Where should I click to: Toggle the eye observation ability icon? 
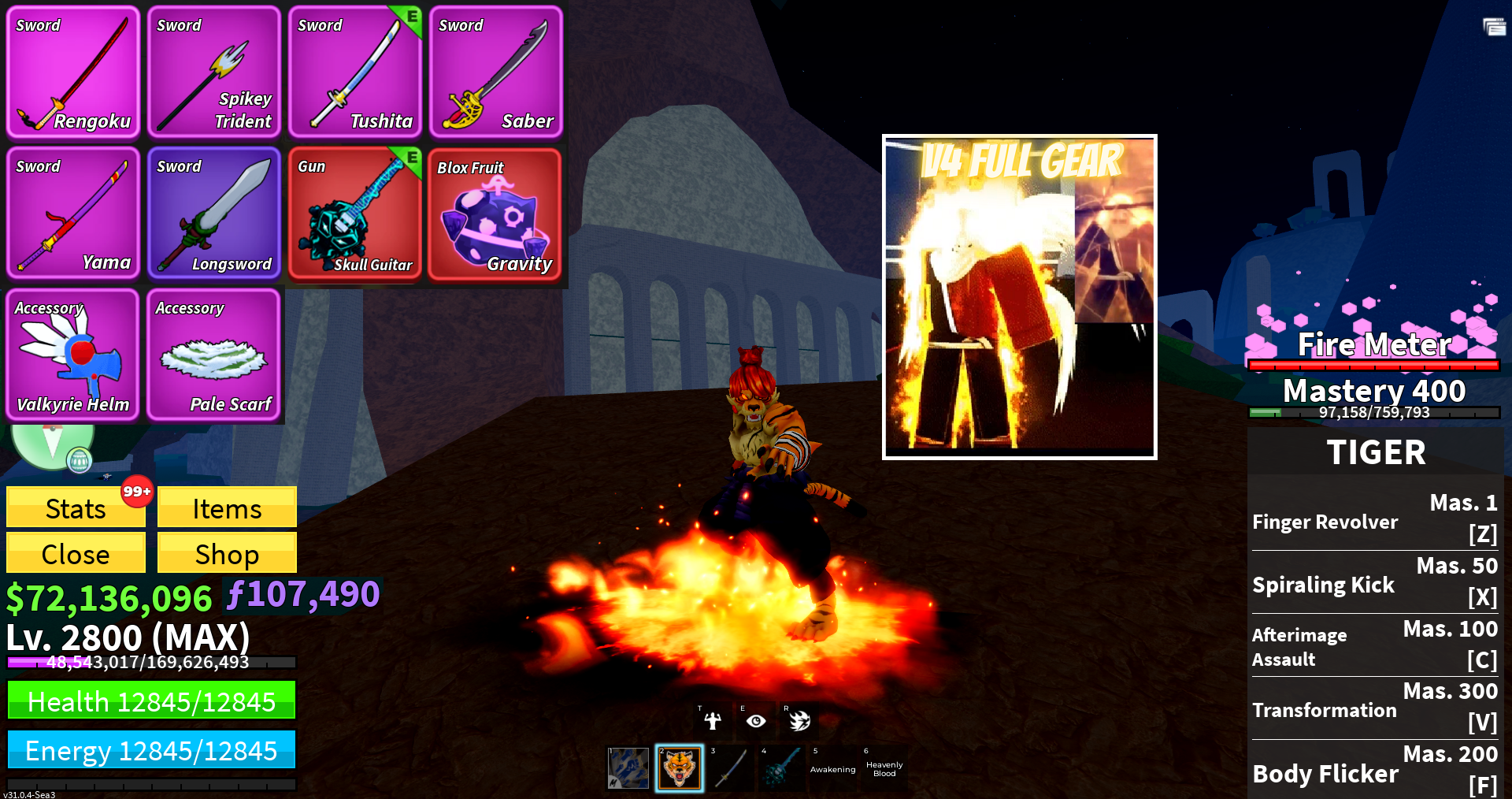pyautogui.click(x=756, y=720)
